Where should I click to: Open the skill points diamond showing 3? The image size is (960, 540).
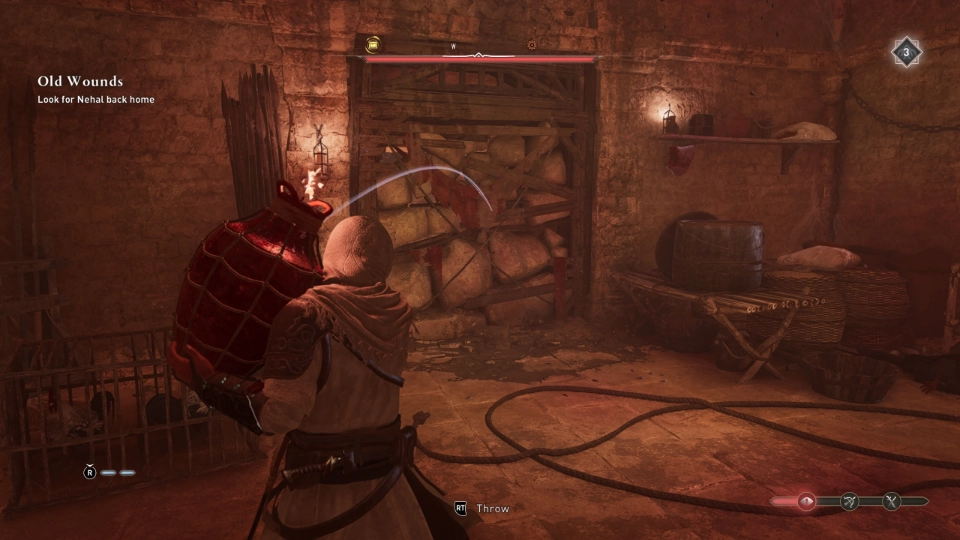(907, 52)
